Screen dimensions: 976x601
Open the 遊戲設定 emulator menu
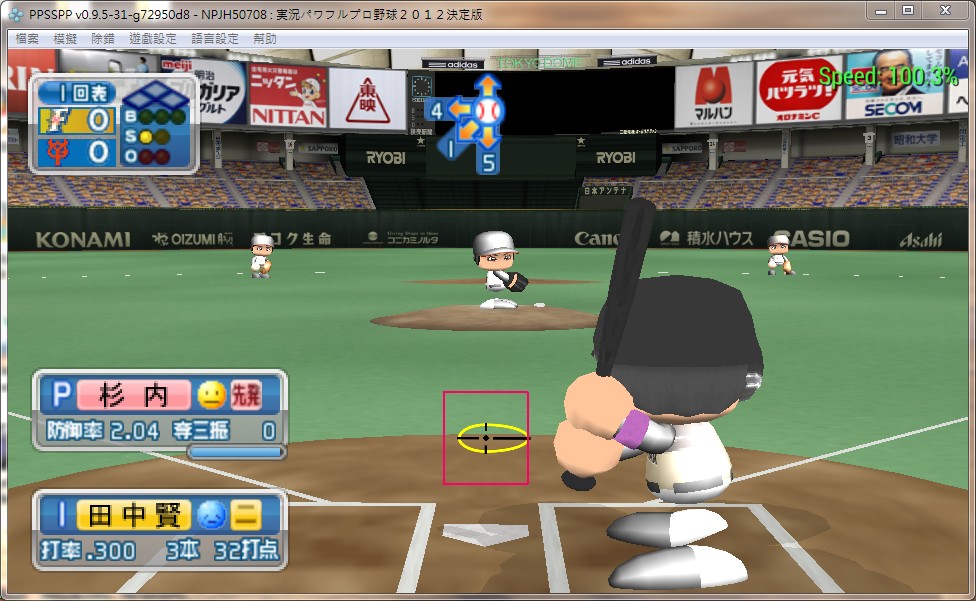pos(152,39)
